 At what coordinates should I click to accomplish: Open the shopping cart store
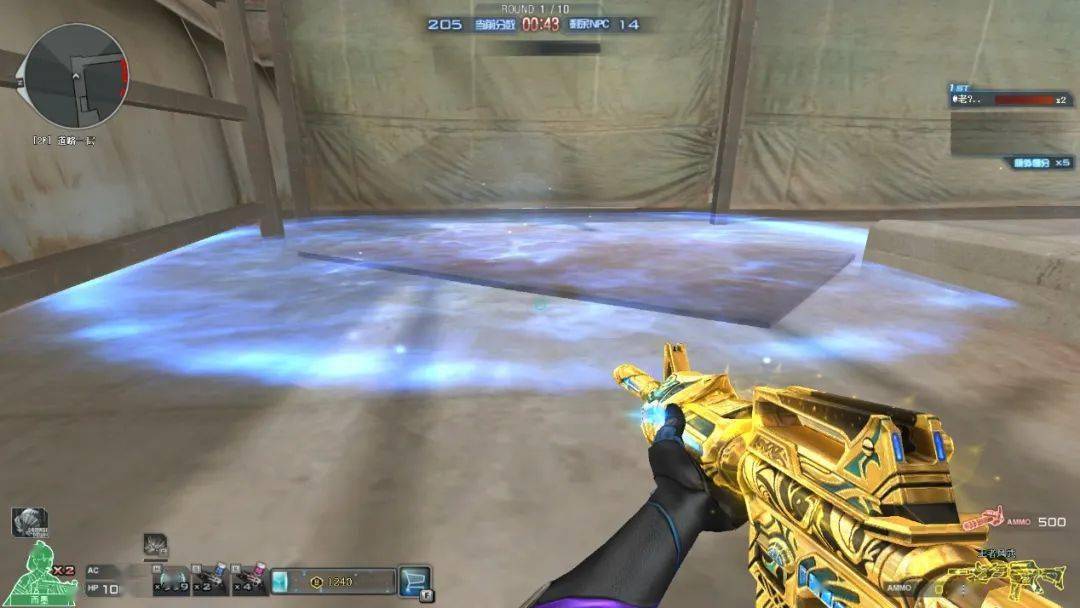(414, 580)
